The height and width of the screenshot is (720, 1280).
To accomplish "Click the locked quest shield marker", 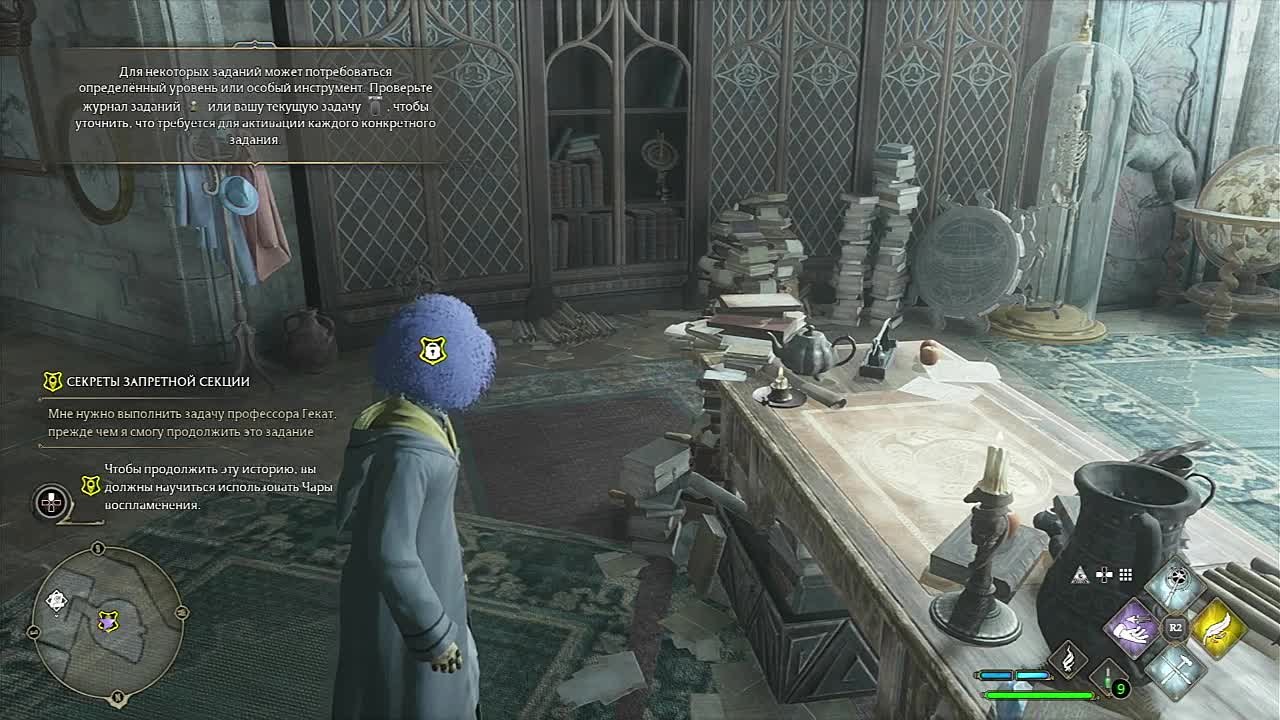I will (x=431, y=350).
